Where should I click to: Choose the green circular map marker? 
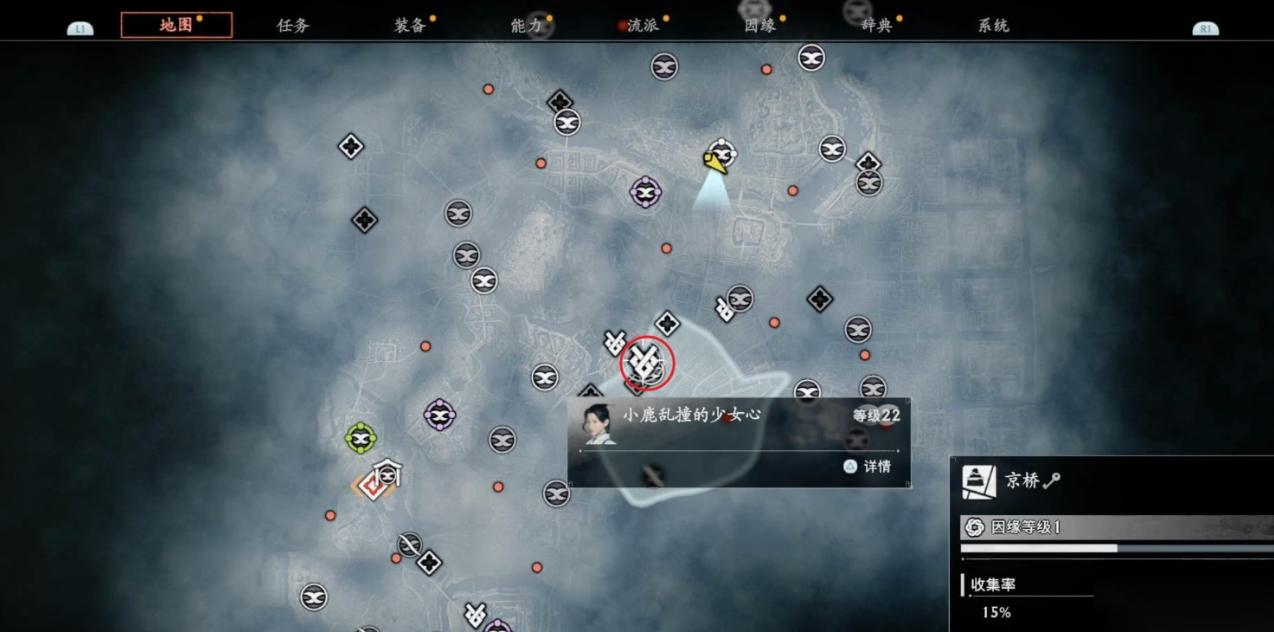pyautogui.click(x=360, y=437)
